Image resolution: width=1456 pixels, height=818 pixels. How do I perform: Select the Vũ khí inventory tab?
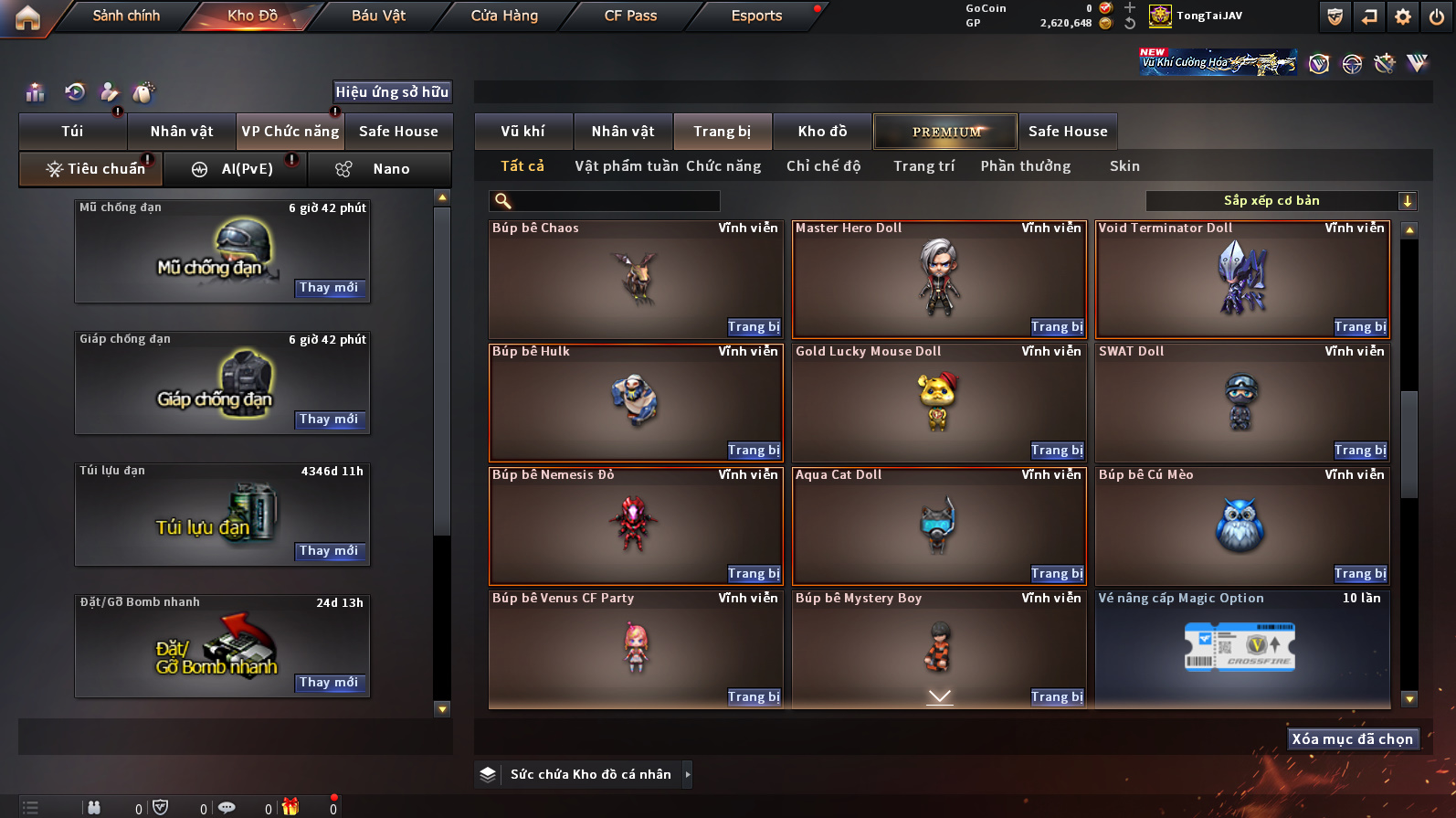[522, 132]
